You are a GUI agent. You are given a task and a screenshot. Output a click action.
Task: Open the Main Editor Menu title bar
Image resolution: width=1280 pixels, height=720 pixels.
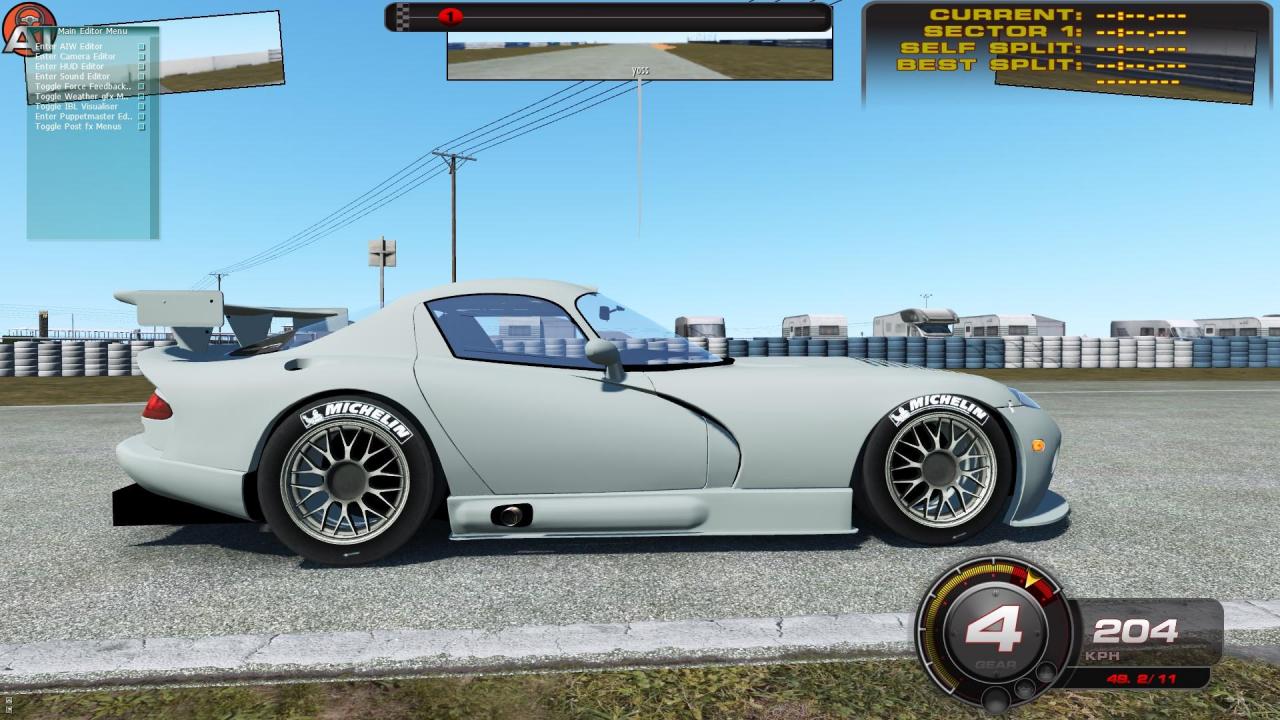(93, 31)
